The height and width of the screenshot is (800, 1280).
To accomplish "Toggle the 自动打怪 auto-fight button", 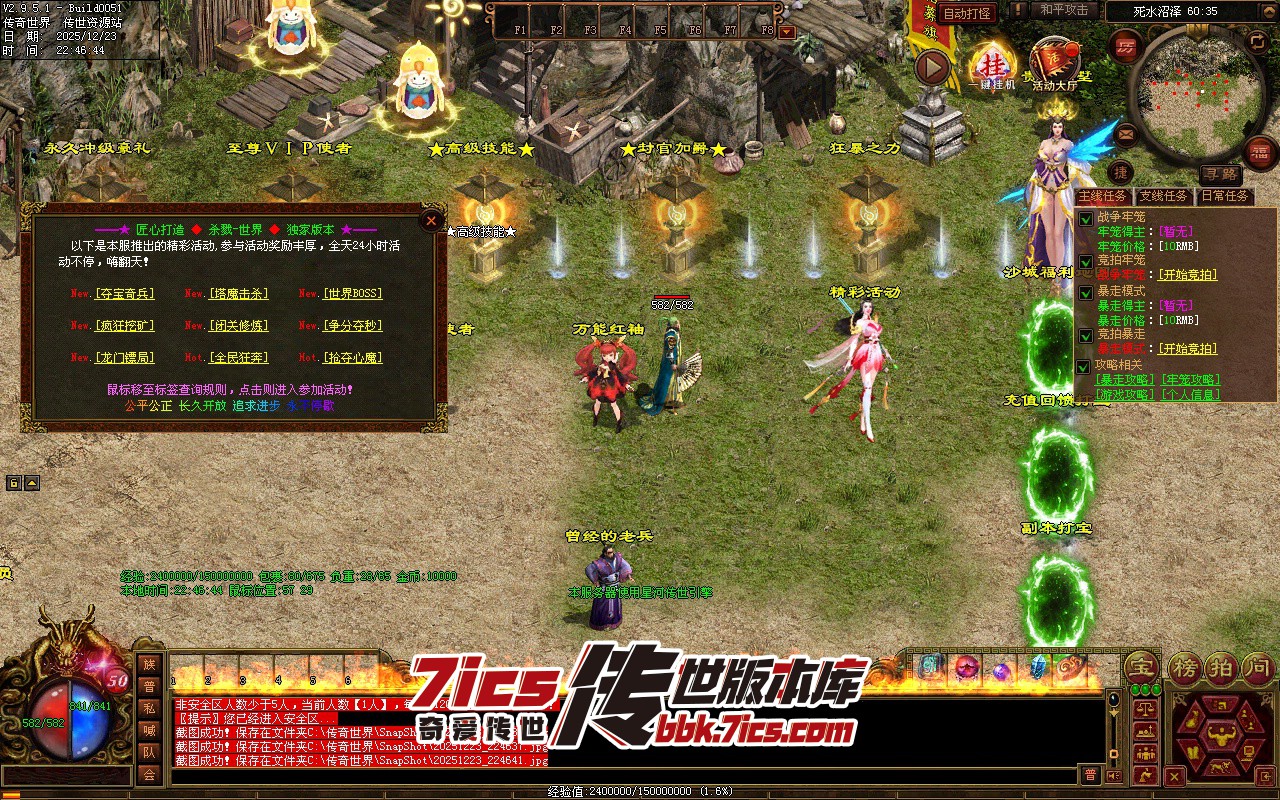I will coord(967,13).
